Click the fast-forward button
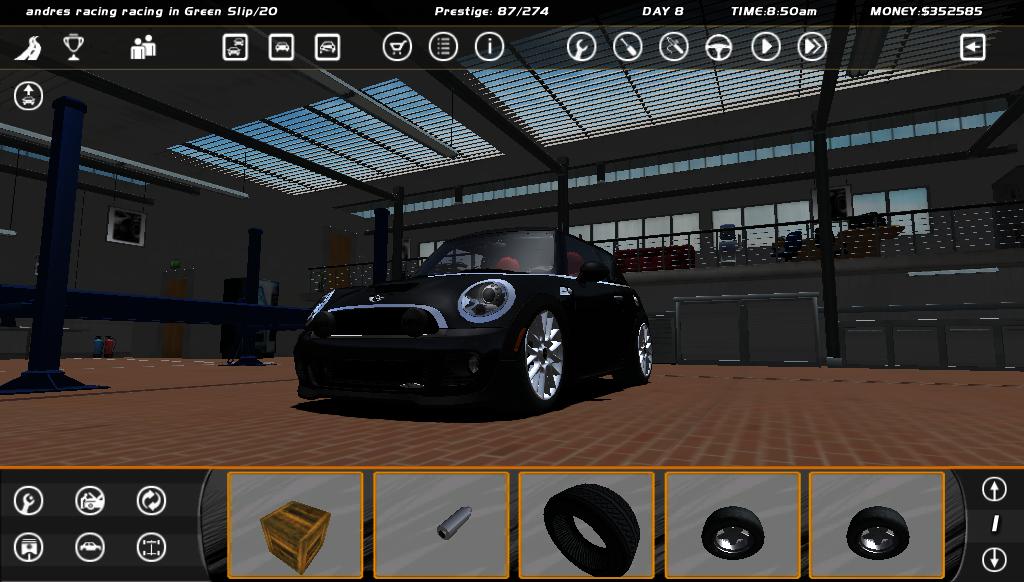 [812, 46]
